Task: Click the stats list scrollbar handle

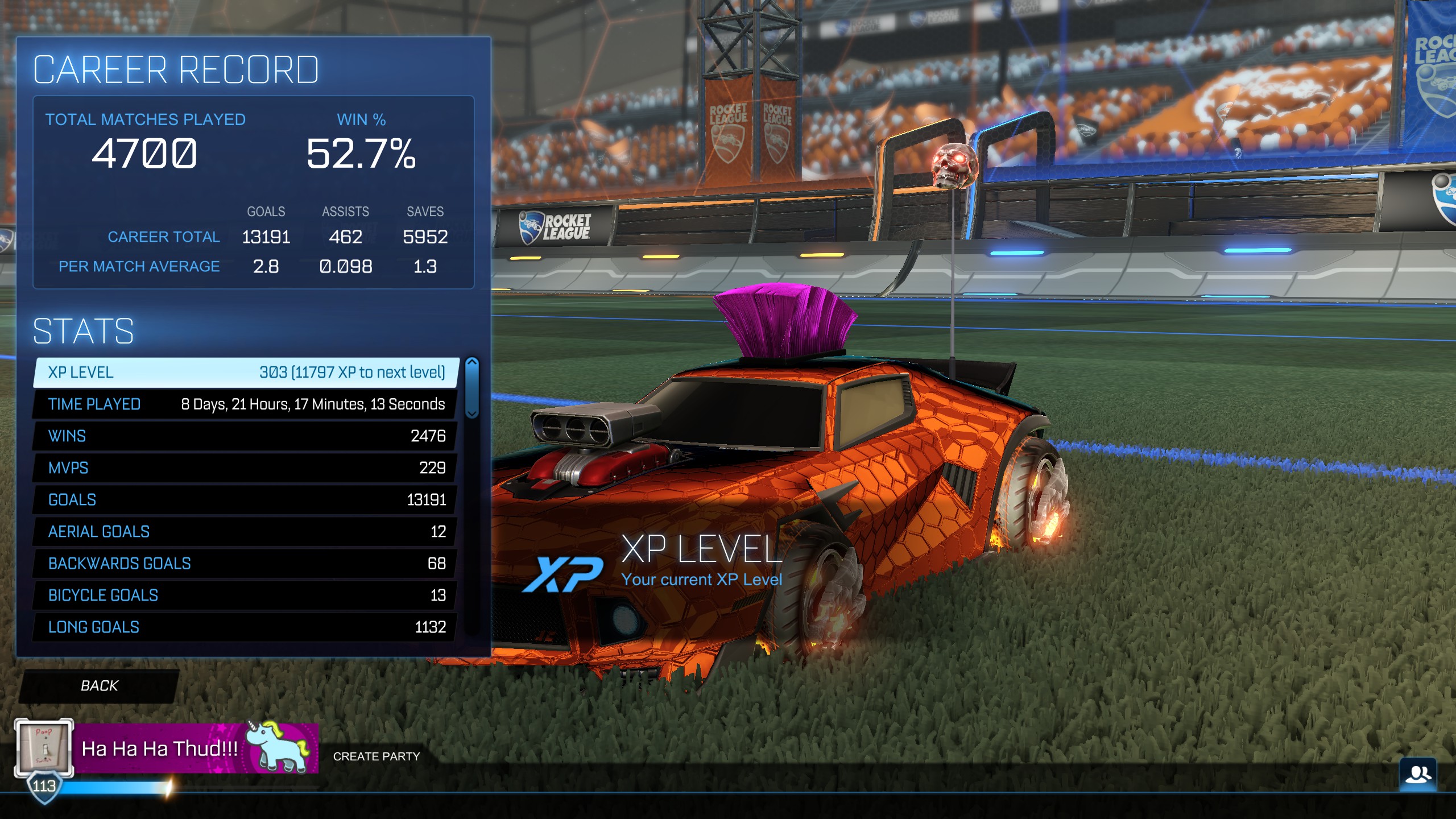Action: click(471, 388)
